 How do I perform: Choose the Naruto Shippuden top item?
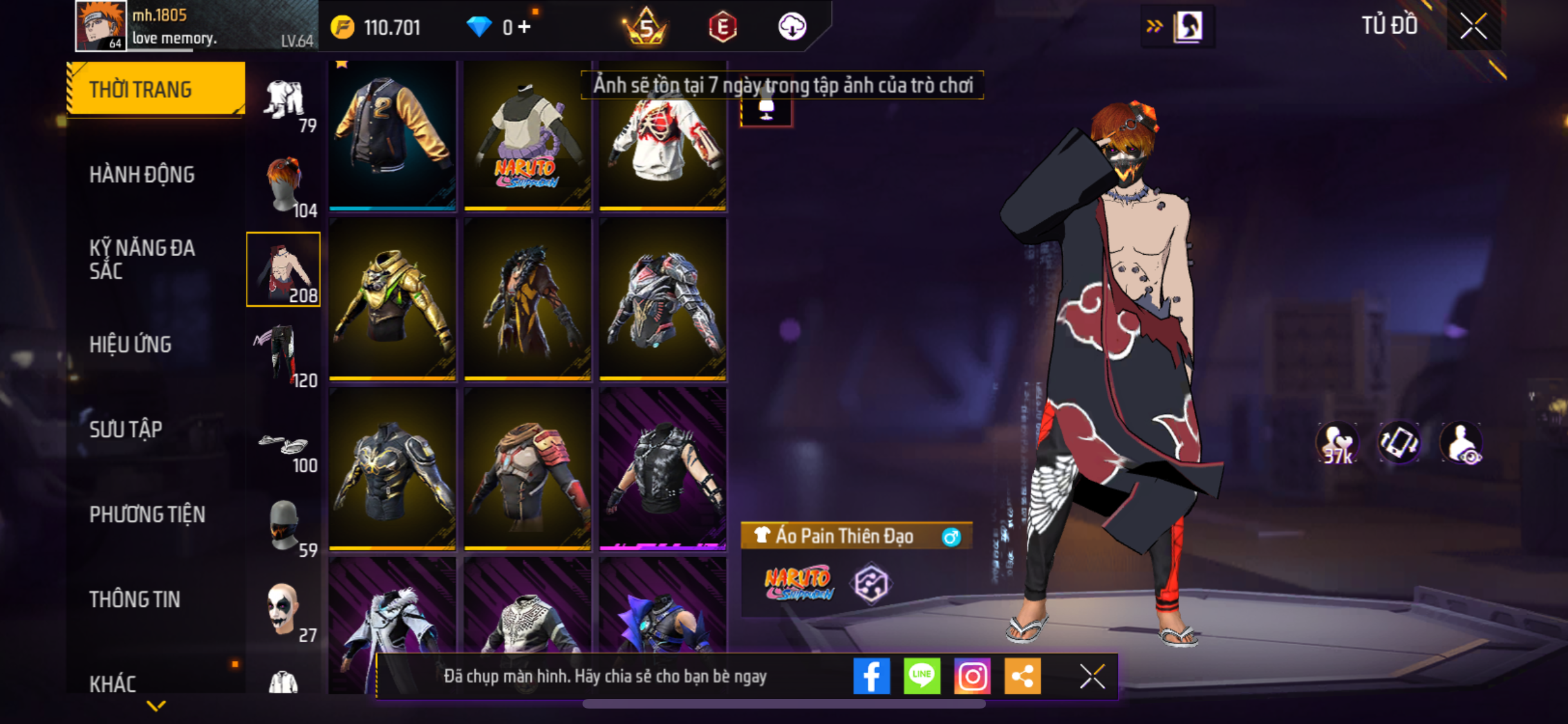click(x=527, y=135)
